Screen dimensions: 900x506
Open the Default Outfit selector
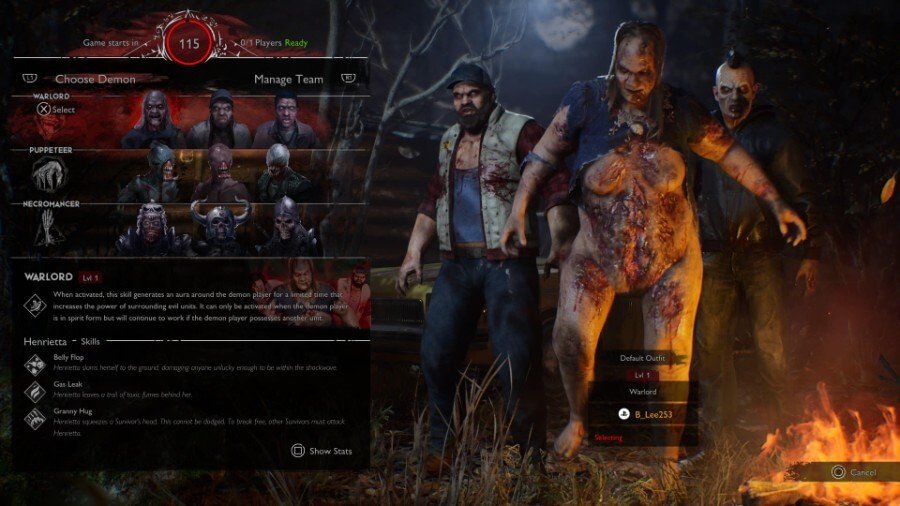[640, 357]
